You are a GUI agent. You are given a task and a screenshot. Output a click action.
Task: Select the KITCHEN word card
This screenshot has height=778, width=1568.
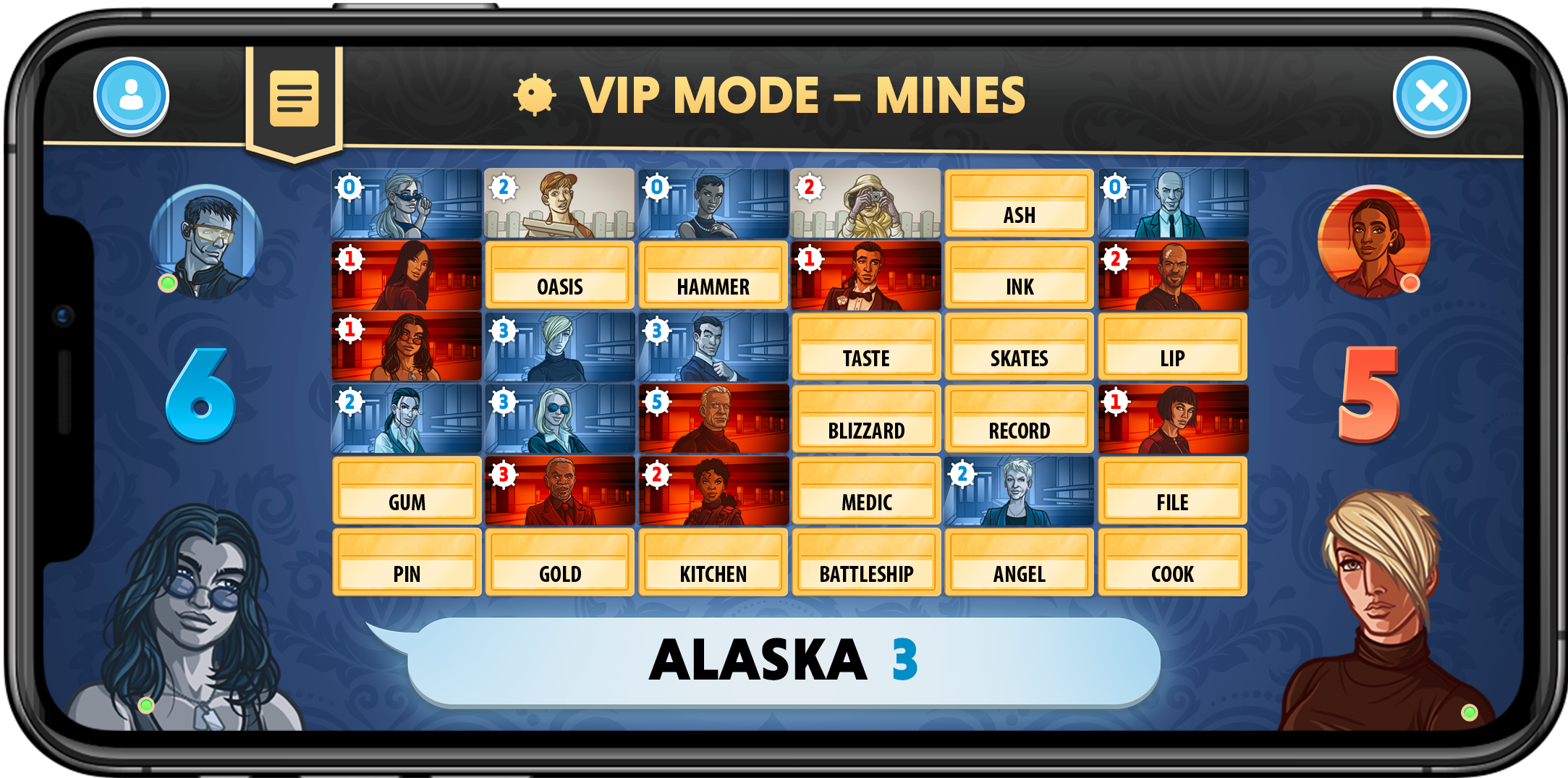[x=713, y=562]
